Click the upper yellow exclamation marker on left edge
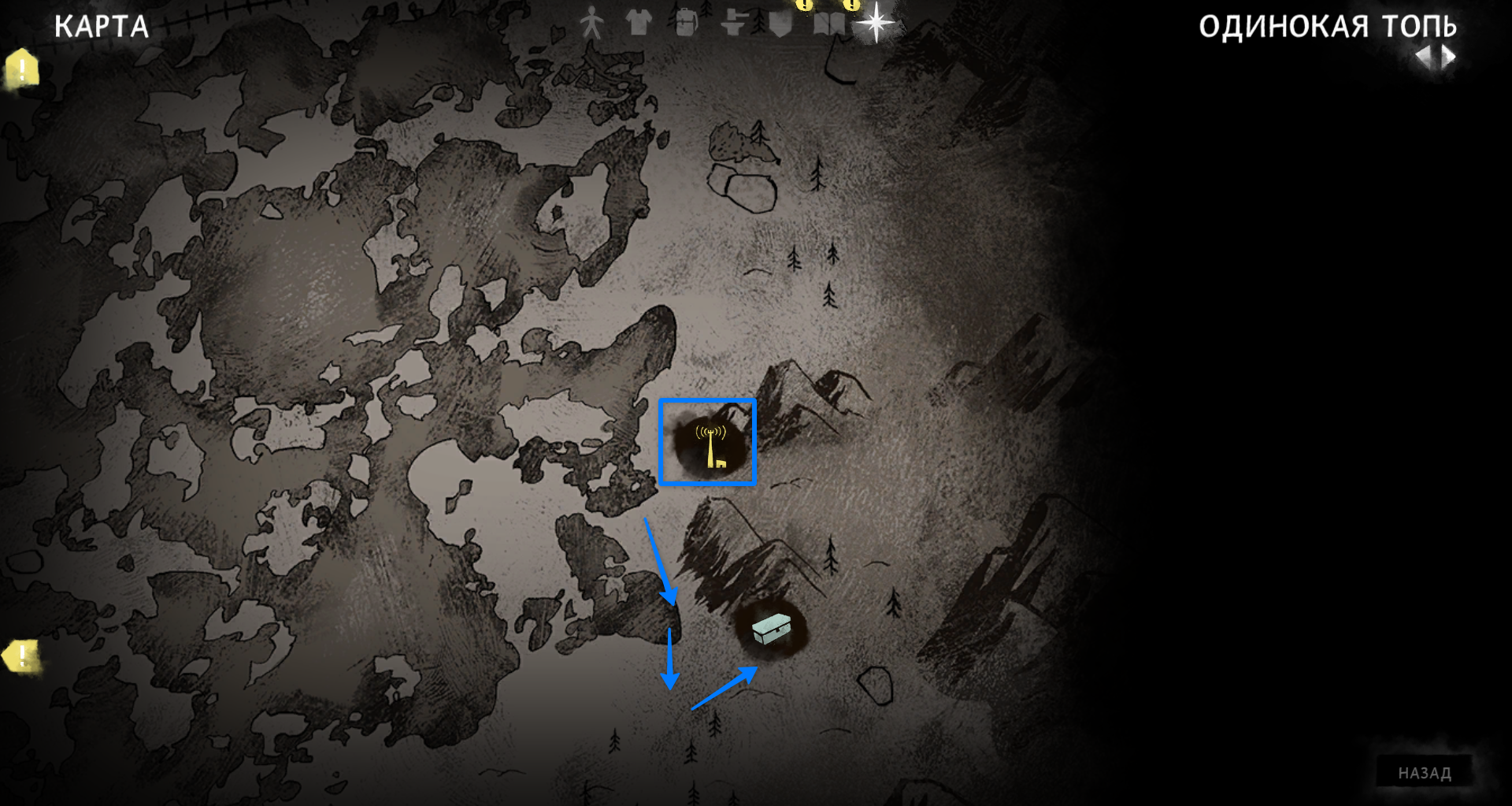This screenshot has height=806, width=1512. (x=22, y=69)
